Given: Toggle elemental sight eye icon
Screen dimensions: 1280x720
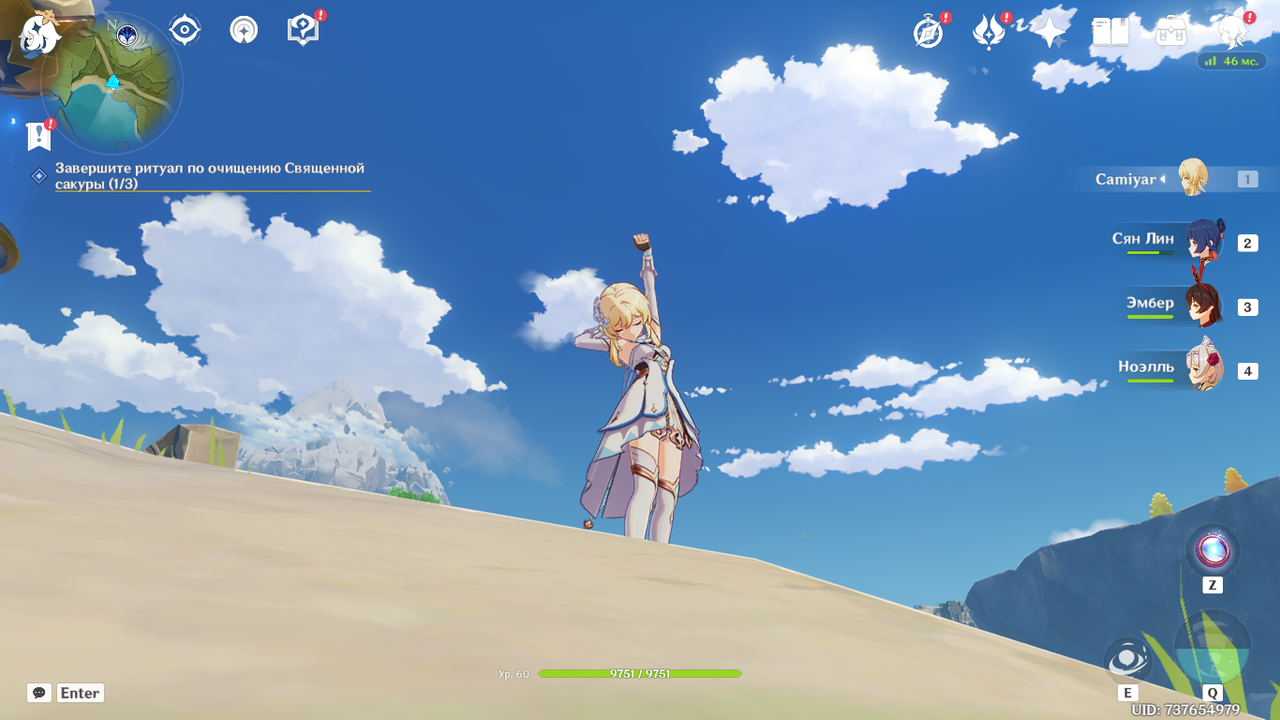Looking at the screenshot, I should pyautogui.click(x=184, y=30).
